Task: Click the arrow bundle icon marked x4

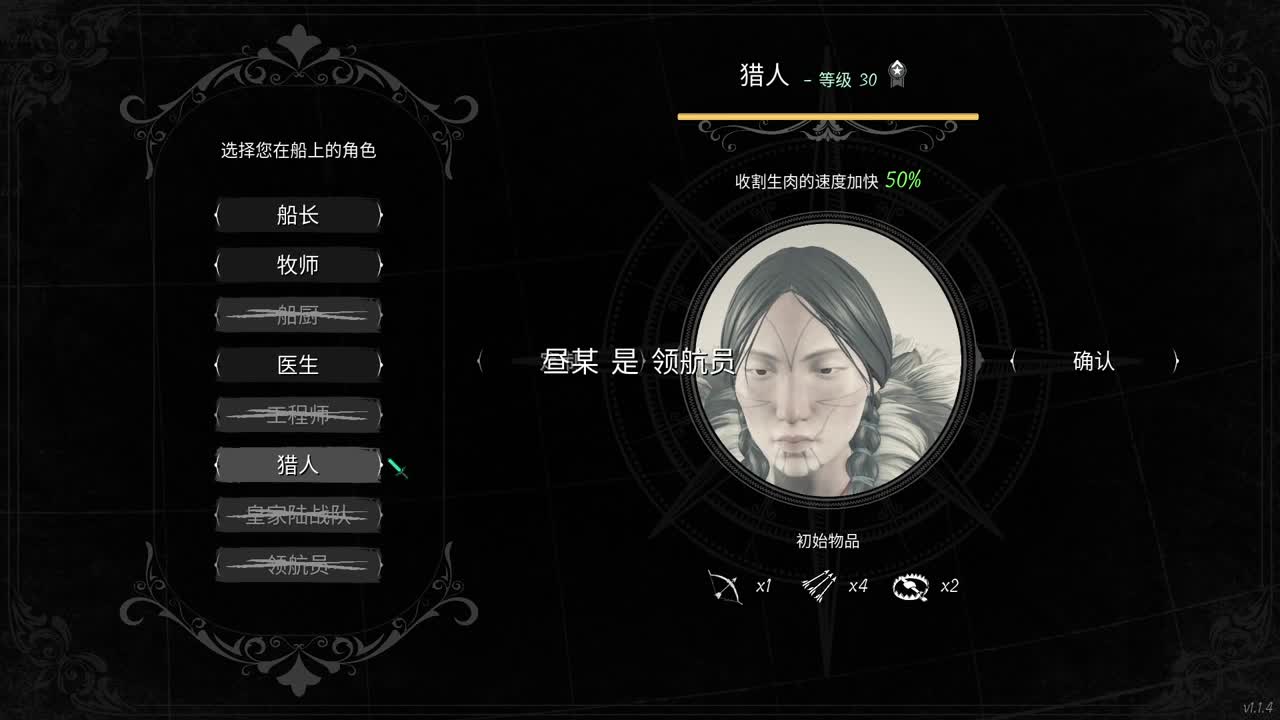Action: point(820,585)
